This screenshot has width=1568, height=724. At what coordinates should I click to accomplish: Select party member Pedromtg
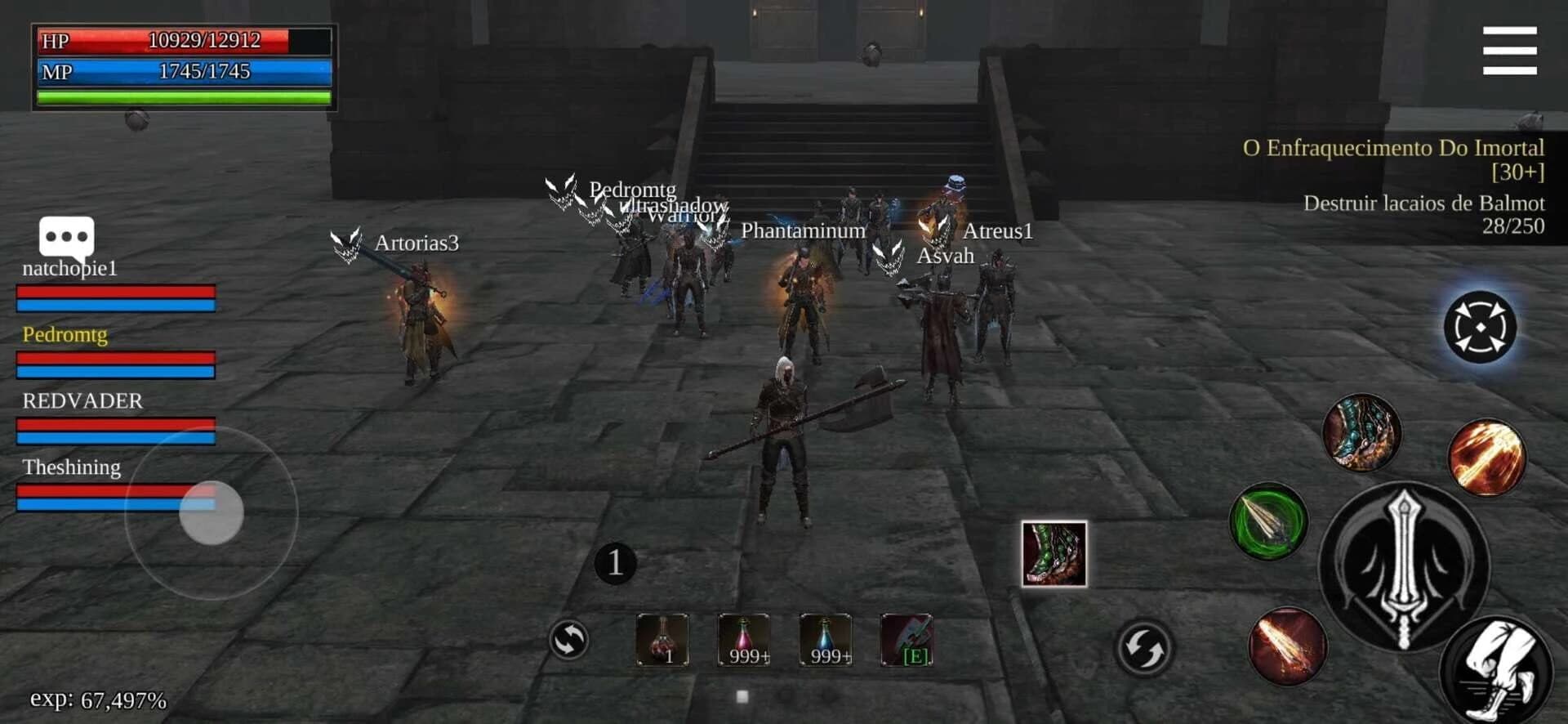coord(65,335)
